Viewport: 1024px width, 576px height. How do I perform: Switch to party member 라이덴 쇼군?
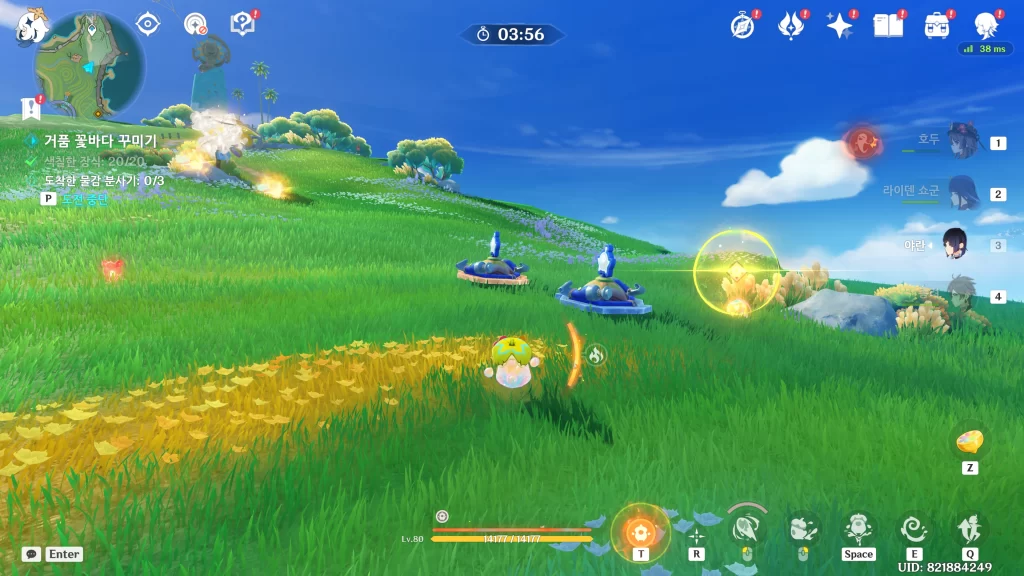tap(964, 192)
